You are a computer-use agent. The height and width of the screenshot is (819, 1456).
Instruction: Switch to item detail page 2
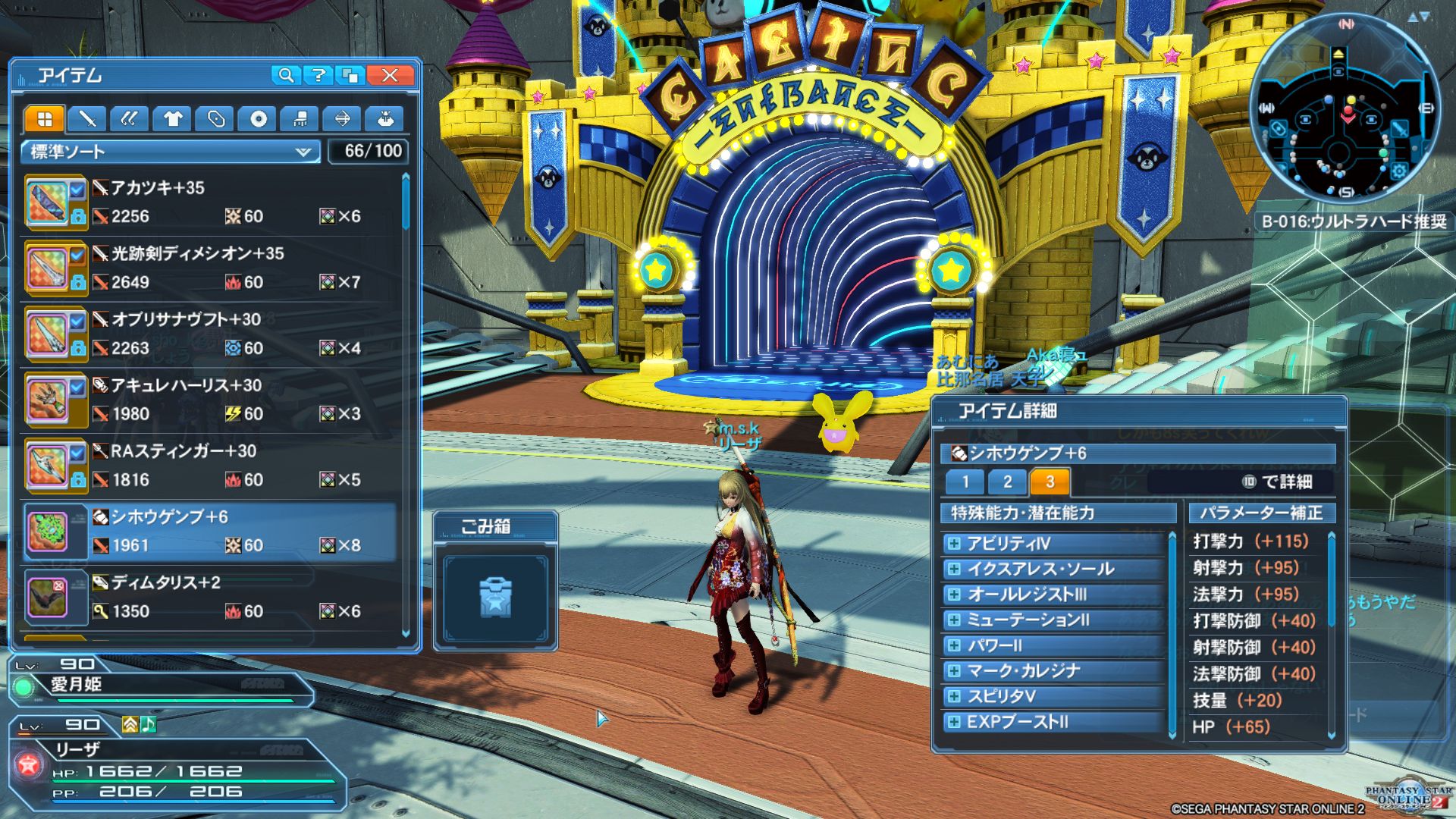coord(1007,482)
